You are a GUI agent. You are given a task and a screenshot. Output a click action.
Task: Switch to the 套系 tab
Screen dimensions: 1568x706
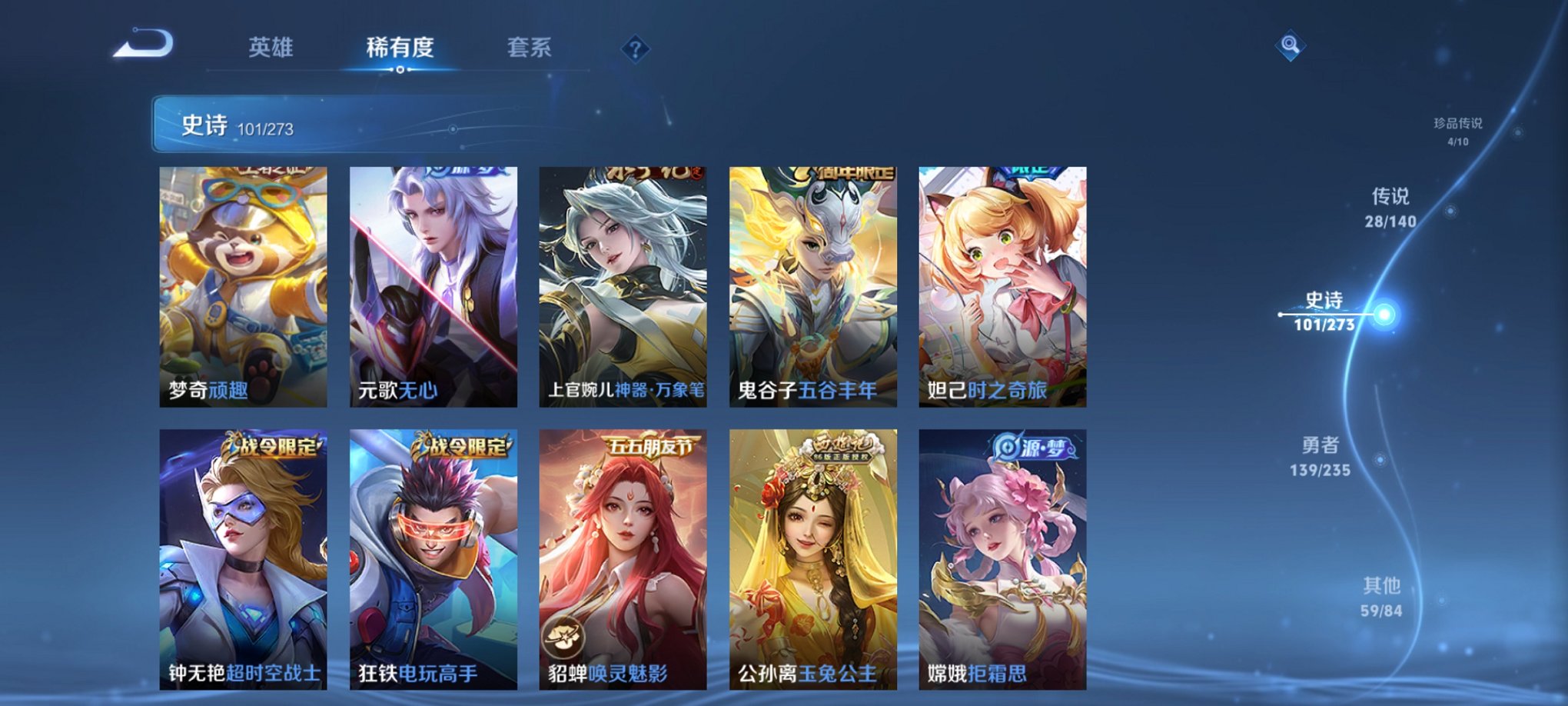point(528,48)
